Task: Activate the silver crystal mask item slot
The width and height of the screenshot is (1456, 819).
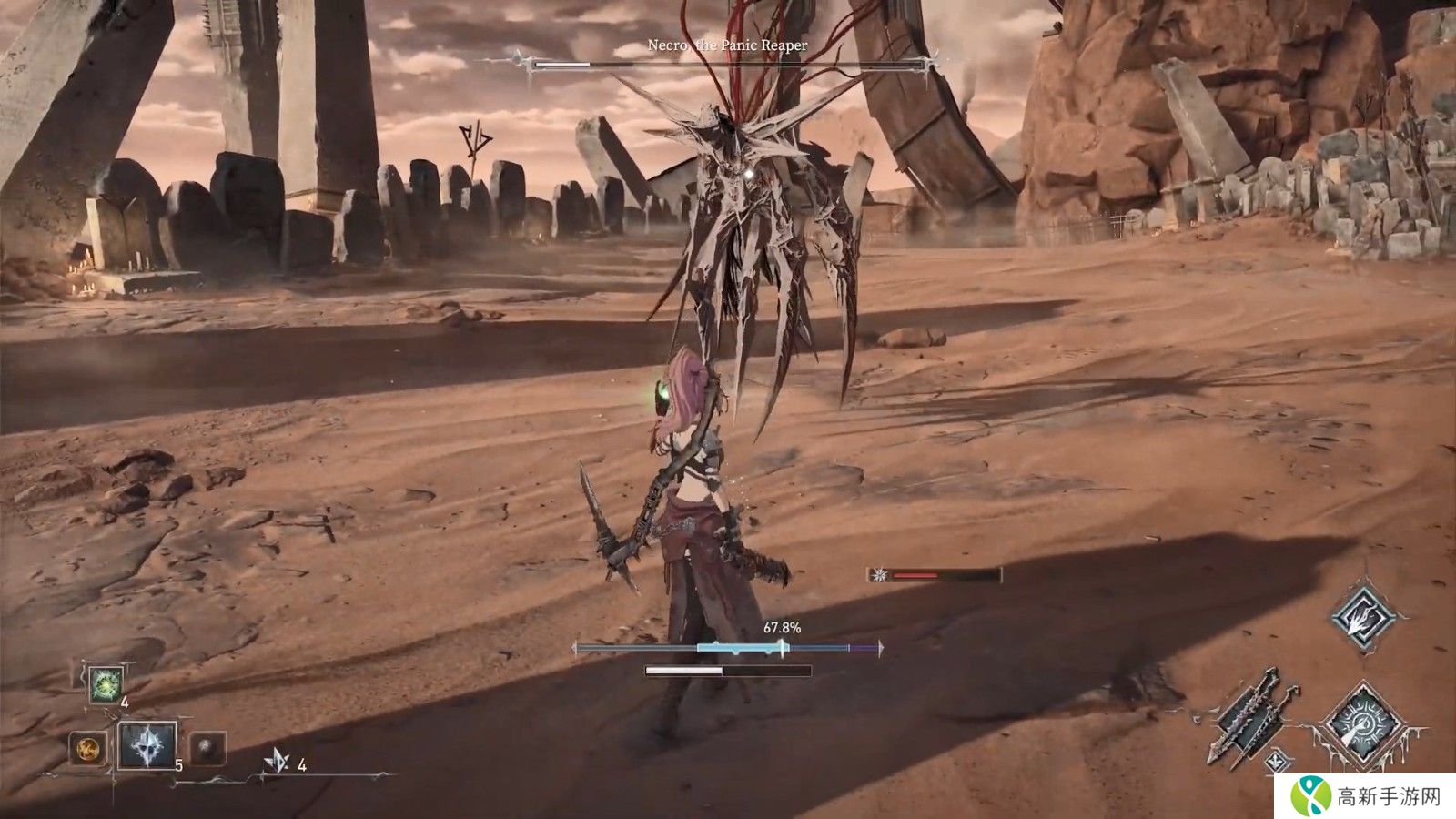Action: (147, 746)
